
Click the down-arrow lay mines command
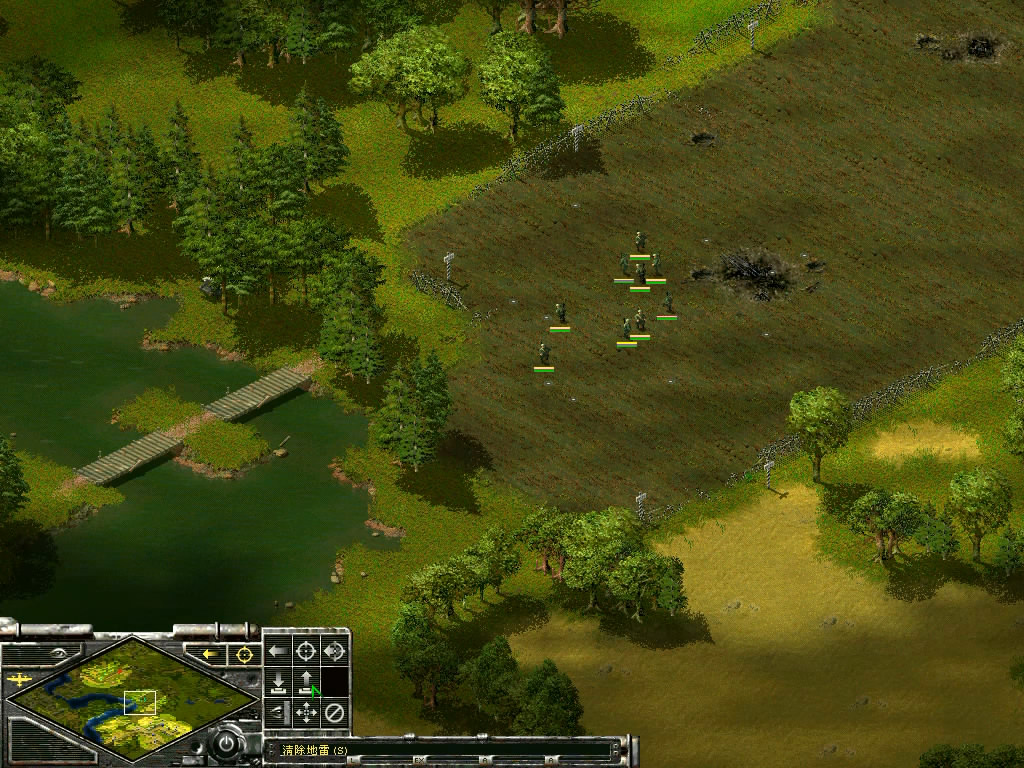click(x=278, y=683)
